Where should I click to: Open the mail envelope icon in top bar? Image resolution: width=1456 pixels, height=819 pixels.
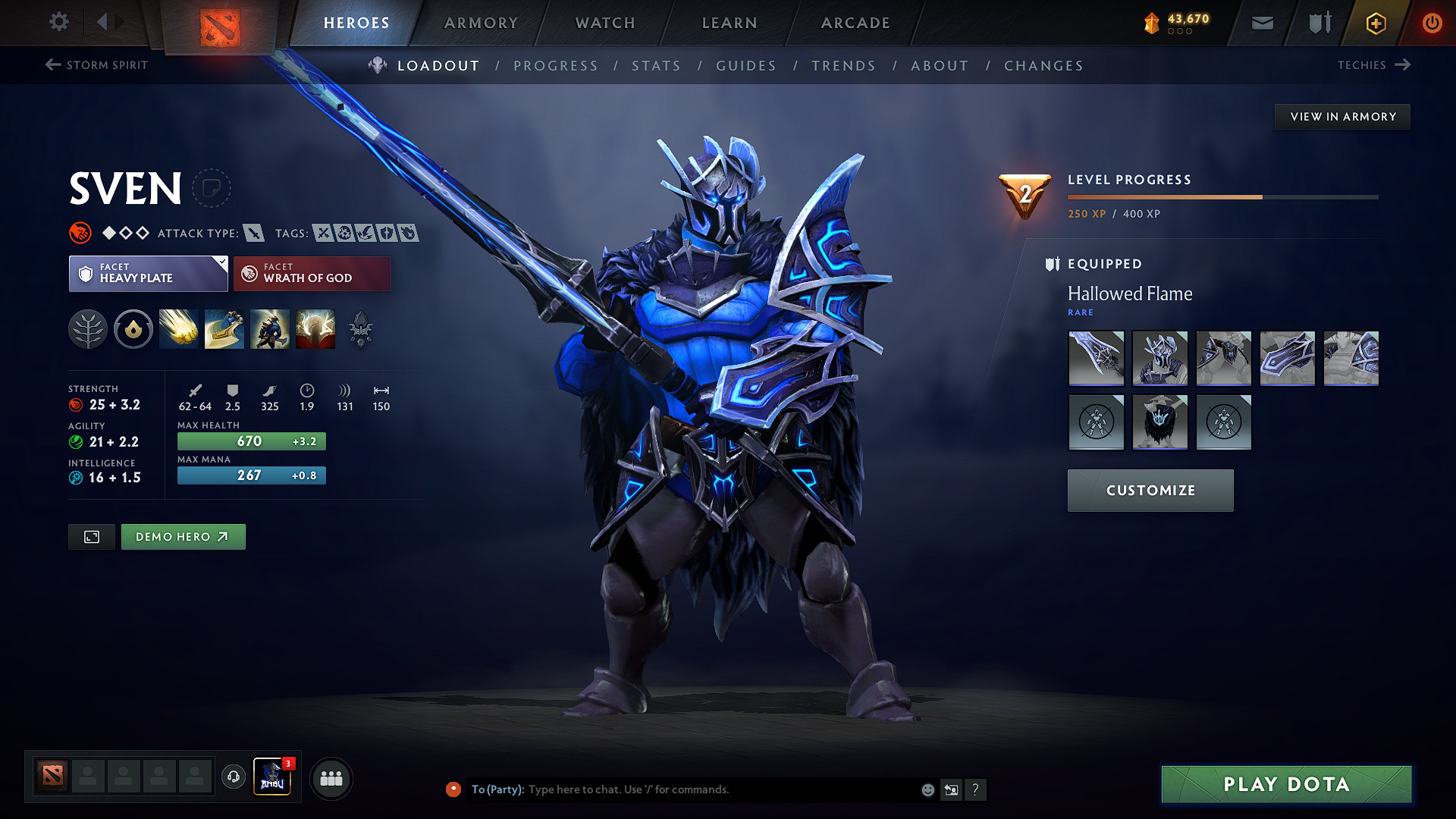(x=1261, y=23)
